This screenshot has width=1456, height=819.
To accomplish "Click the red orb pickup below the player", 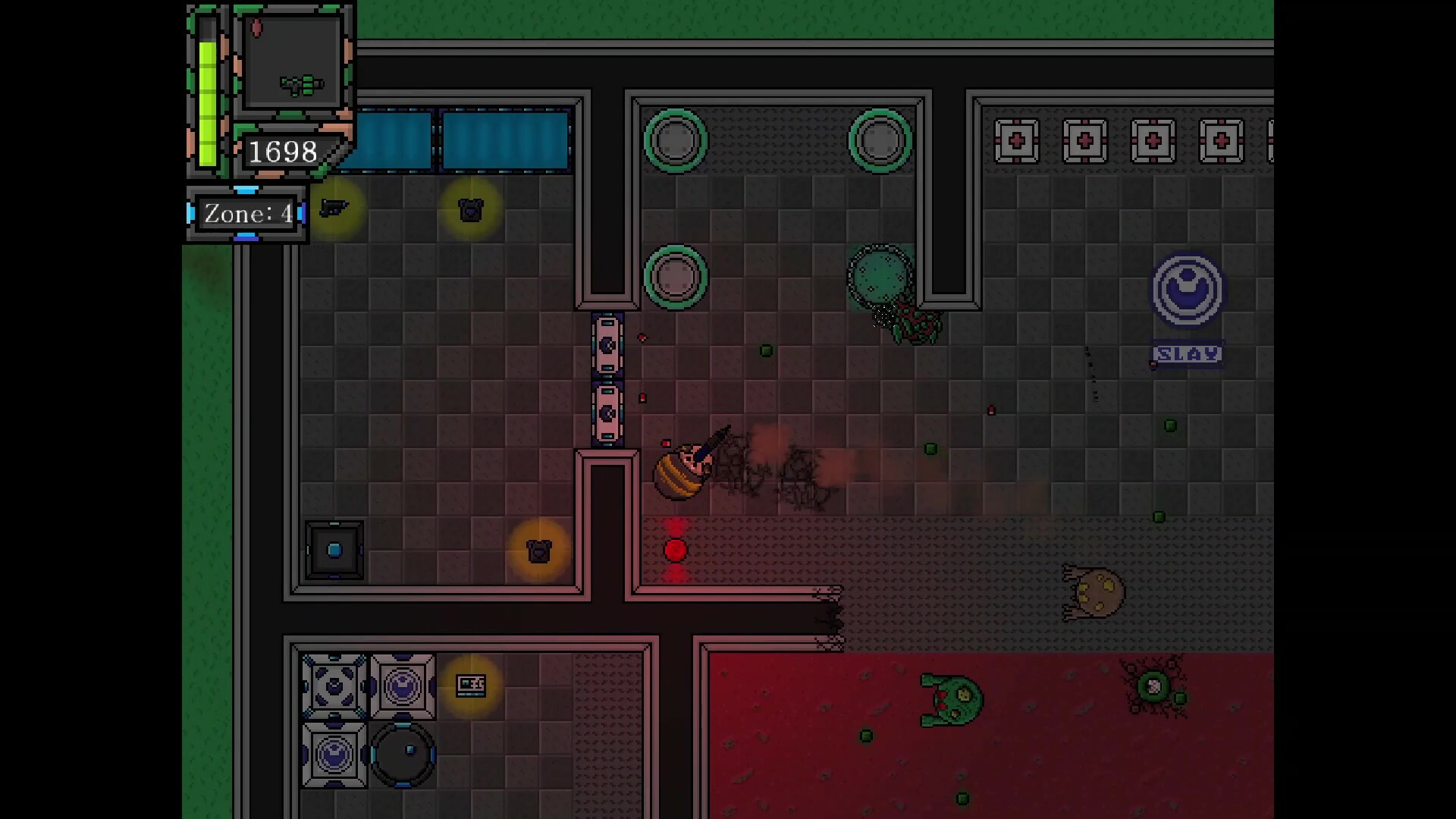I will [676, 551].
